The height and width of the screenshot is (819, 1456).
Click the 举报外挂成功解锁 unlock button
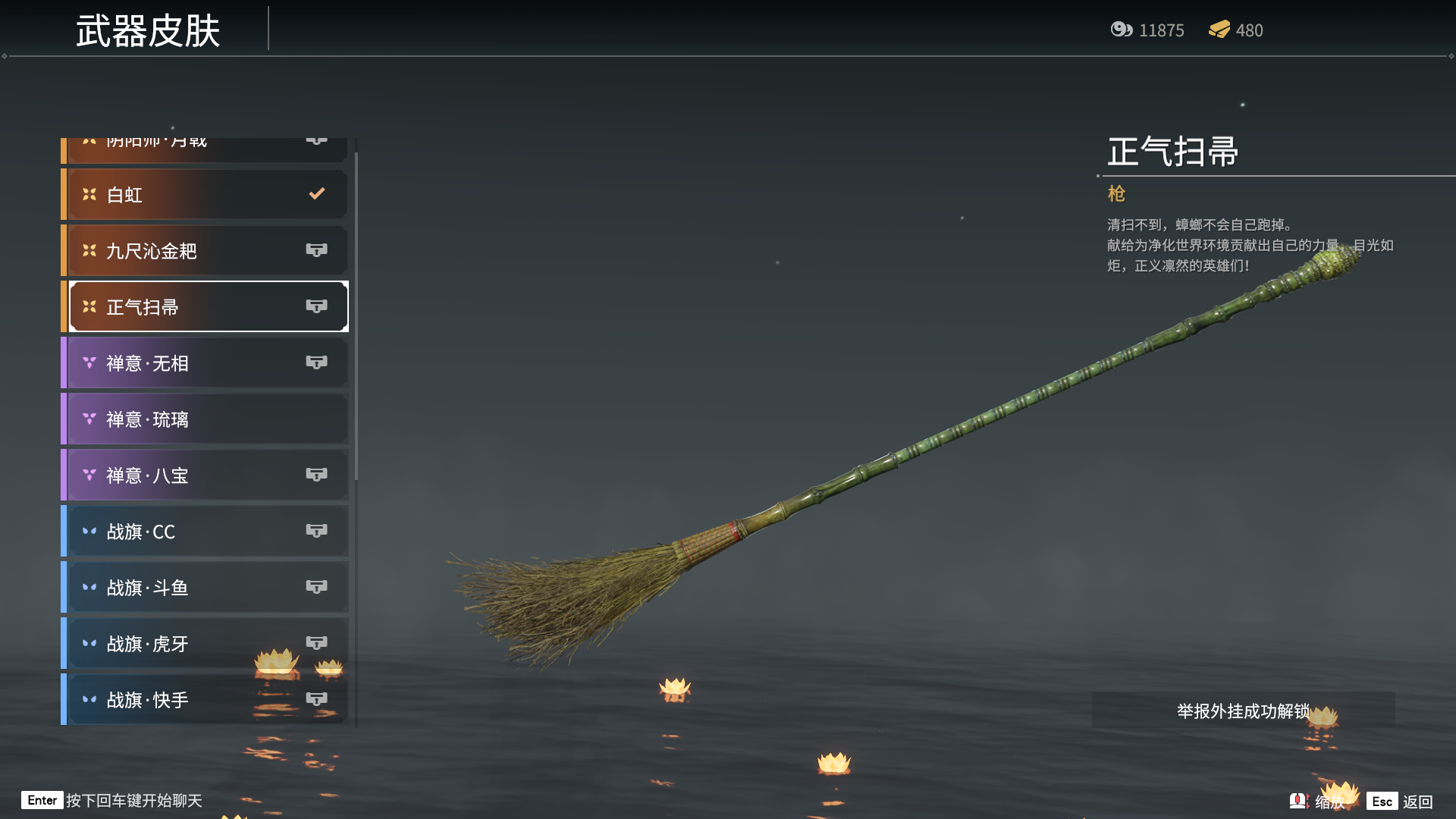click(1243, 711)
